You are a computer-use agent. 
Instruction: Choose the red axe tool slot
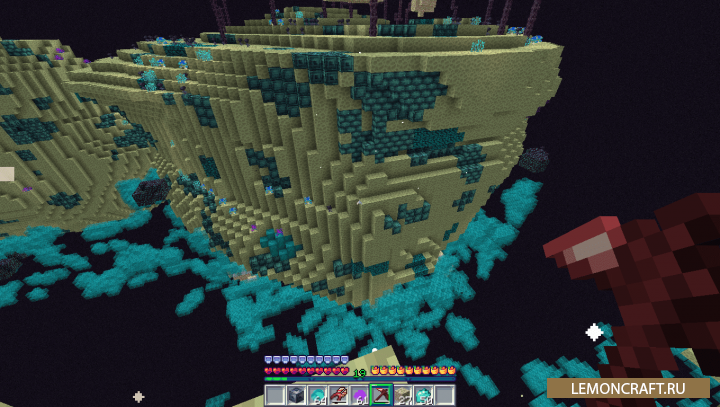[338, 395]
